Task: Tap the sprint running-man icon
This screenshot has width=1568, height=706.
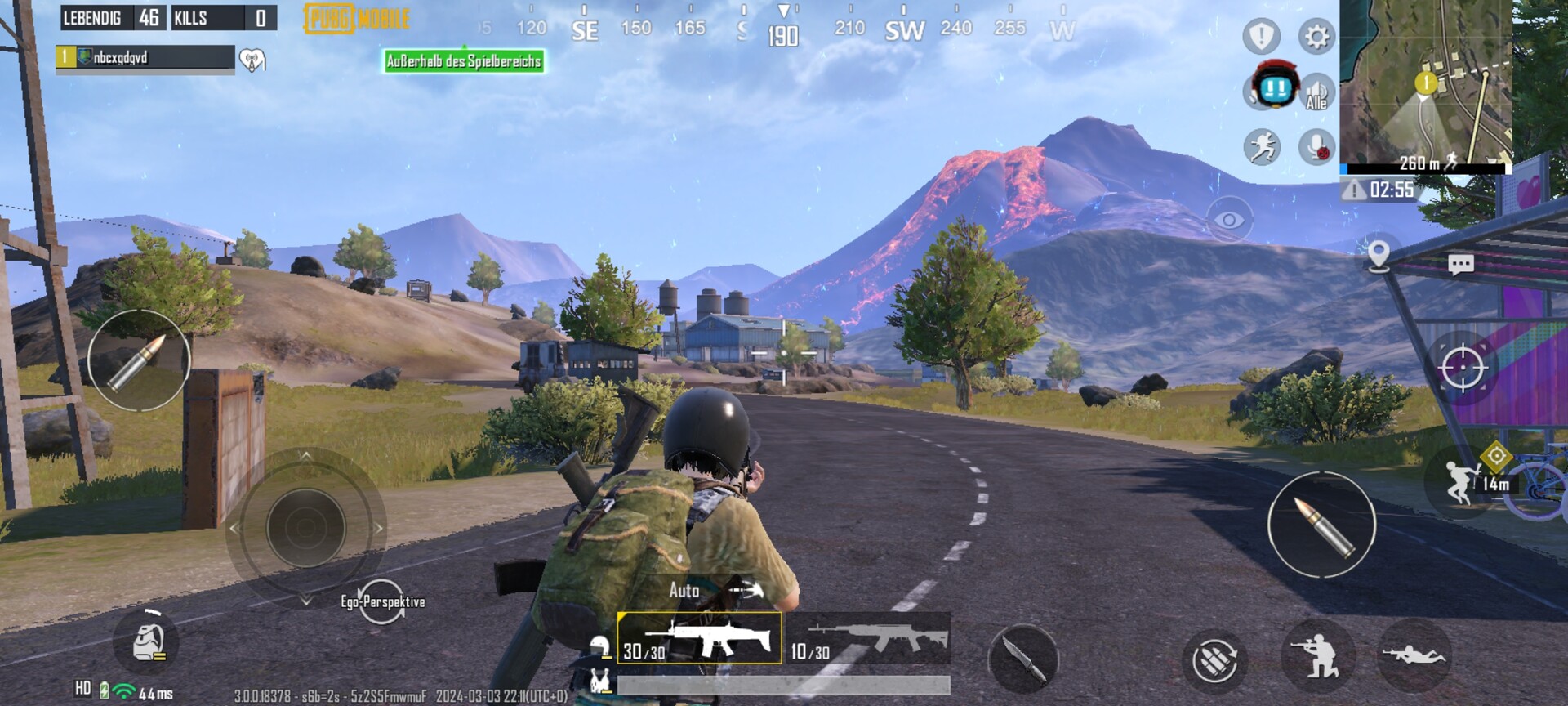Action: (x=1262, y=147)
